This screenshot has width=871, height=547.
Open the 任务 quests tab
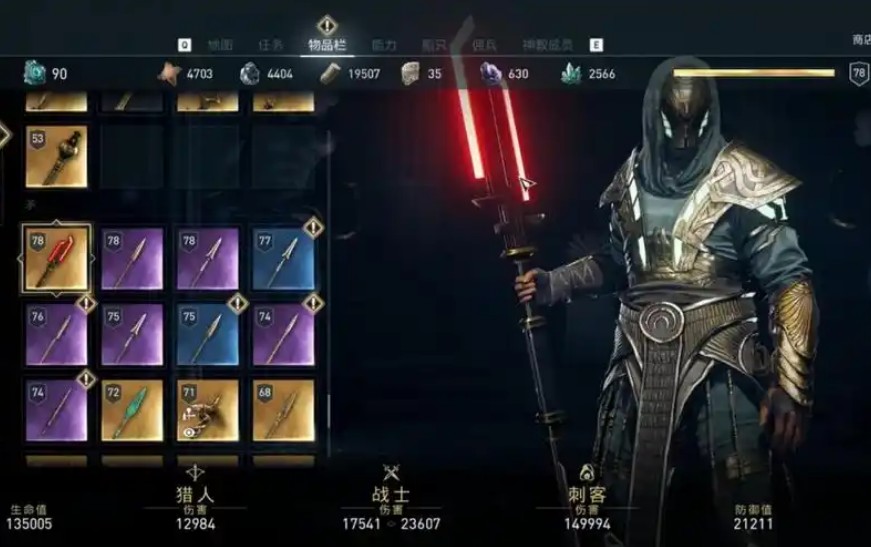coord(271,45)
